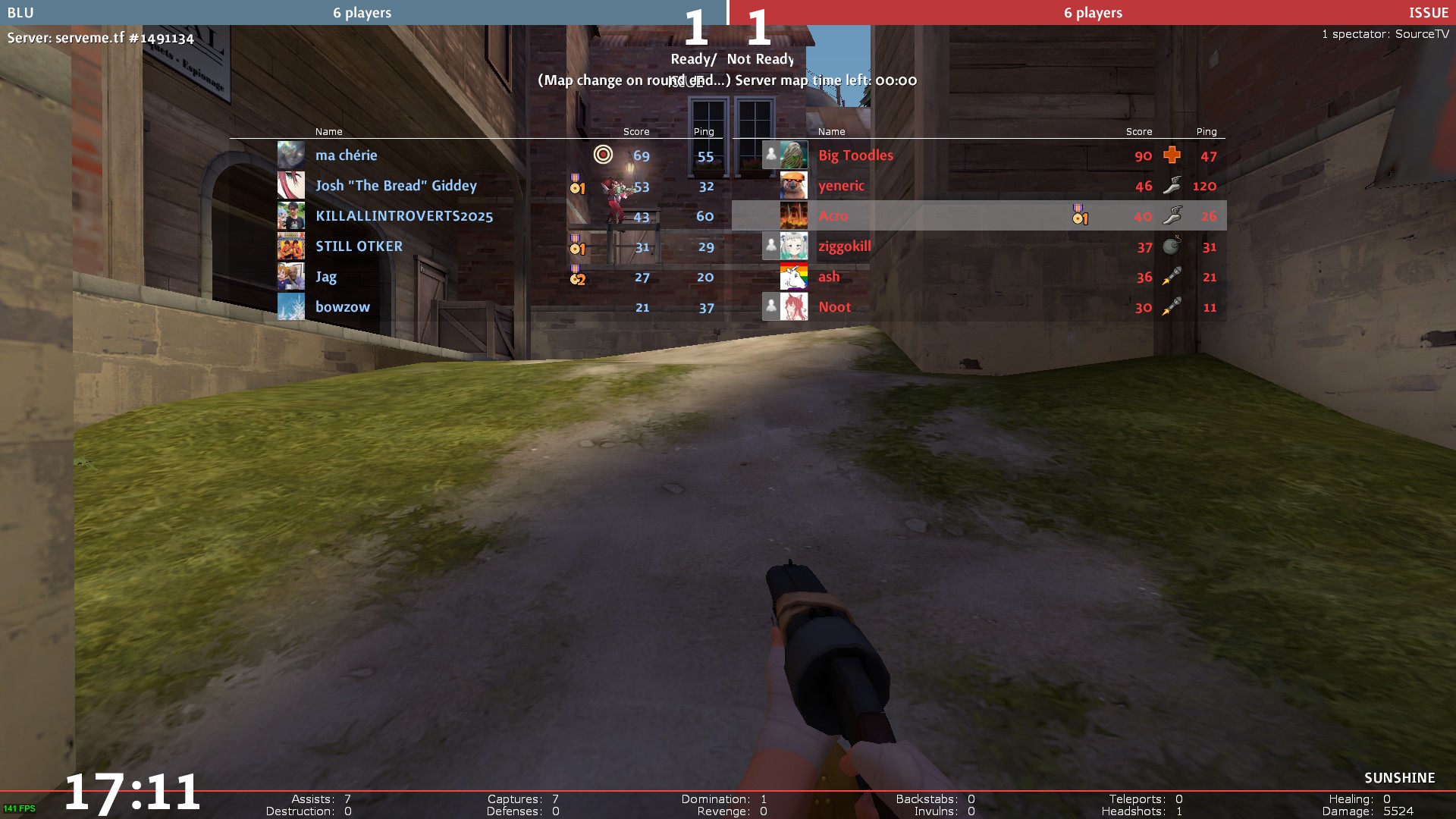1456x819 pixels.
Task: Open ma chérie's avatar thumbnail
Action: (291, 155)
